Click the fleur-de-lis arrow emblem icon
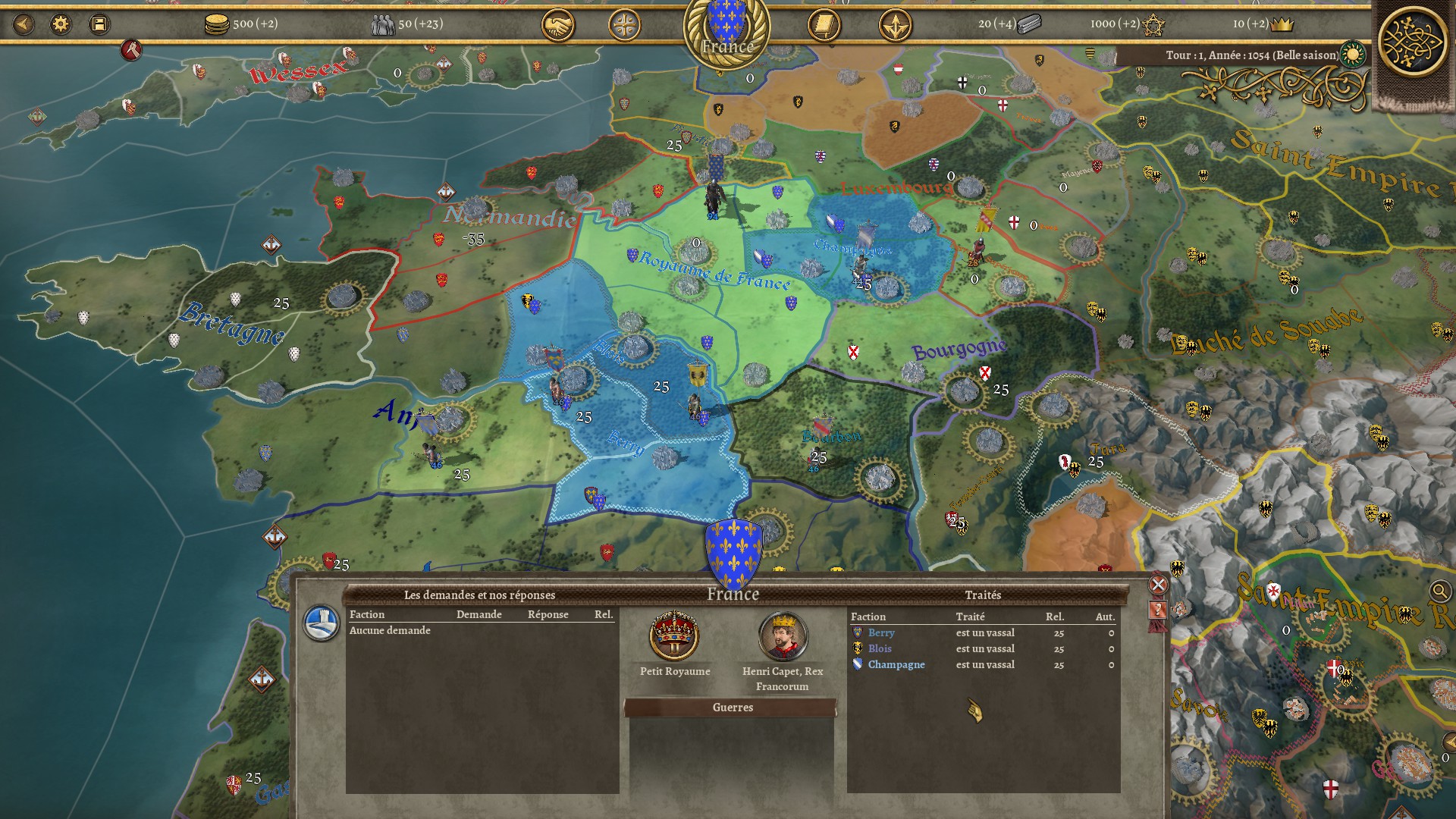This screenshot has height=819, width=1456. click(895, 26)
